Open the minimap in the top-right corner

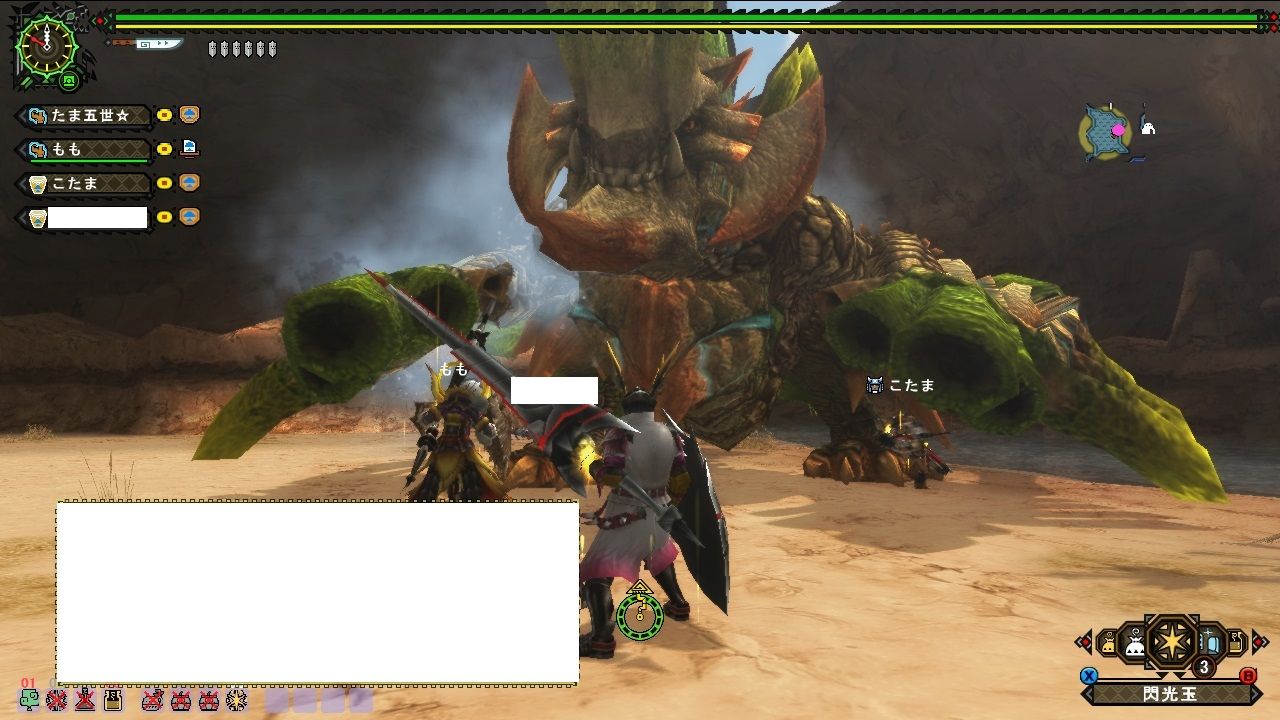tap(1106, 130)
